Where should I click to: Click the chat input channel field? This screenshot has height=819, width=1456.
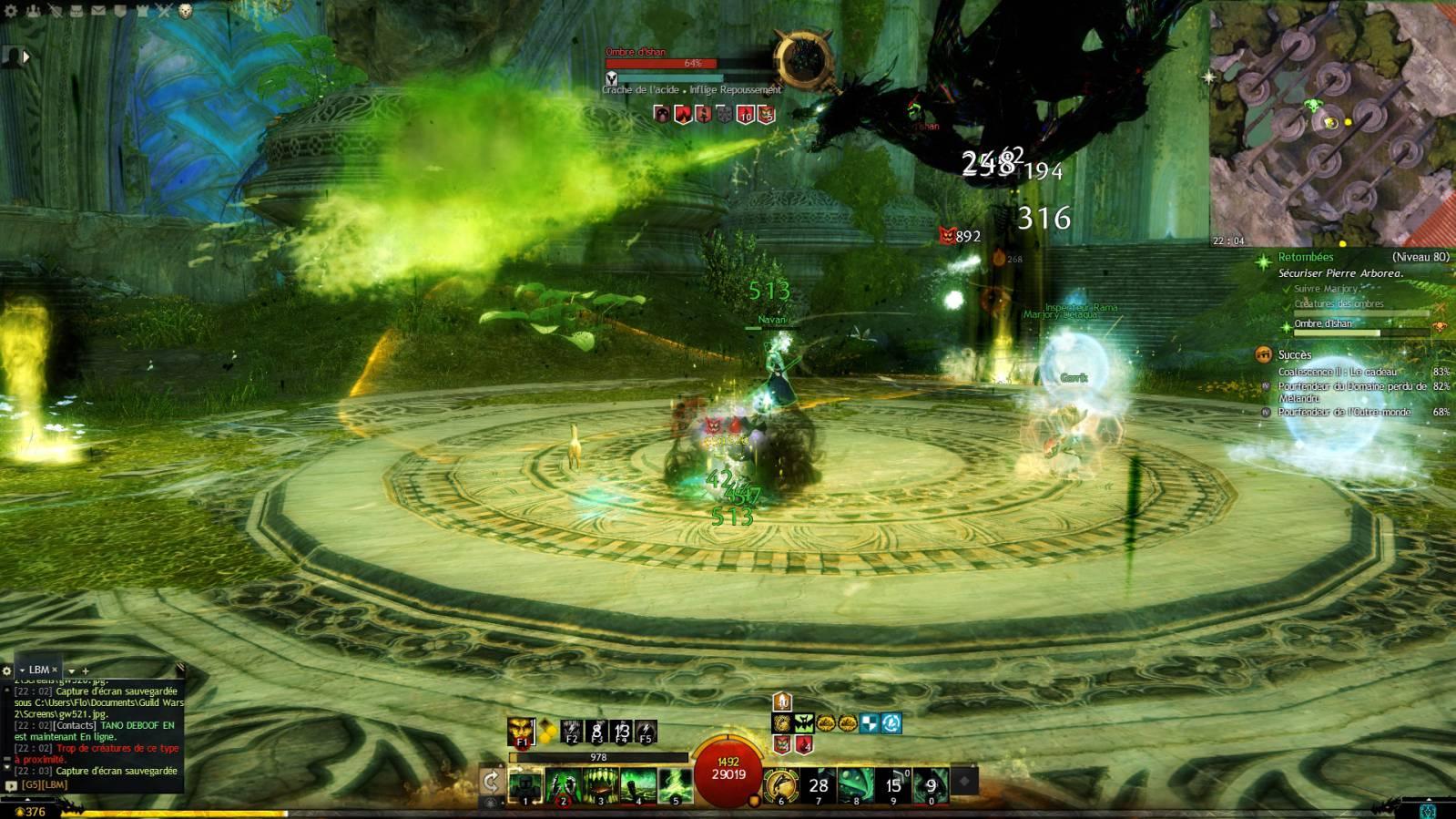coord(91,784)
